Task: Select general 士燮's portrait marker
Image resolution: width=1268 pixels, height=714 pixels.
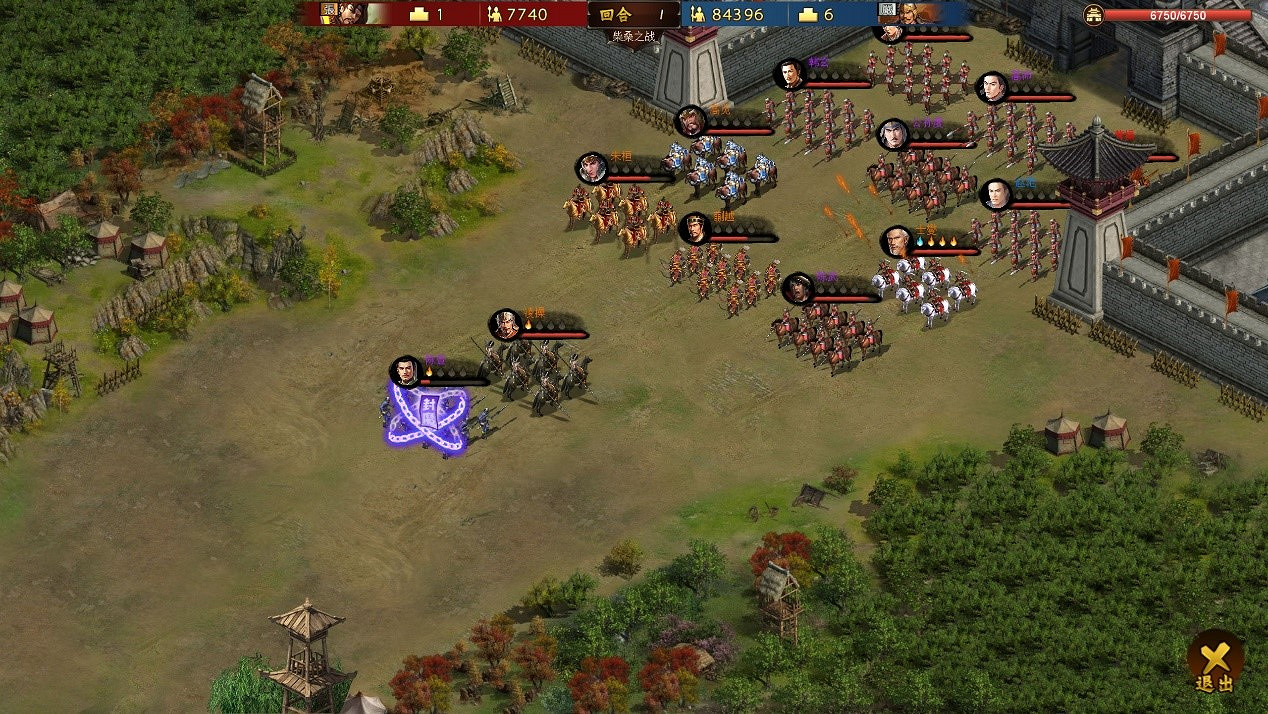Action: [897, 242]
